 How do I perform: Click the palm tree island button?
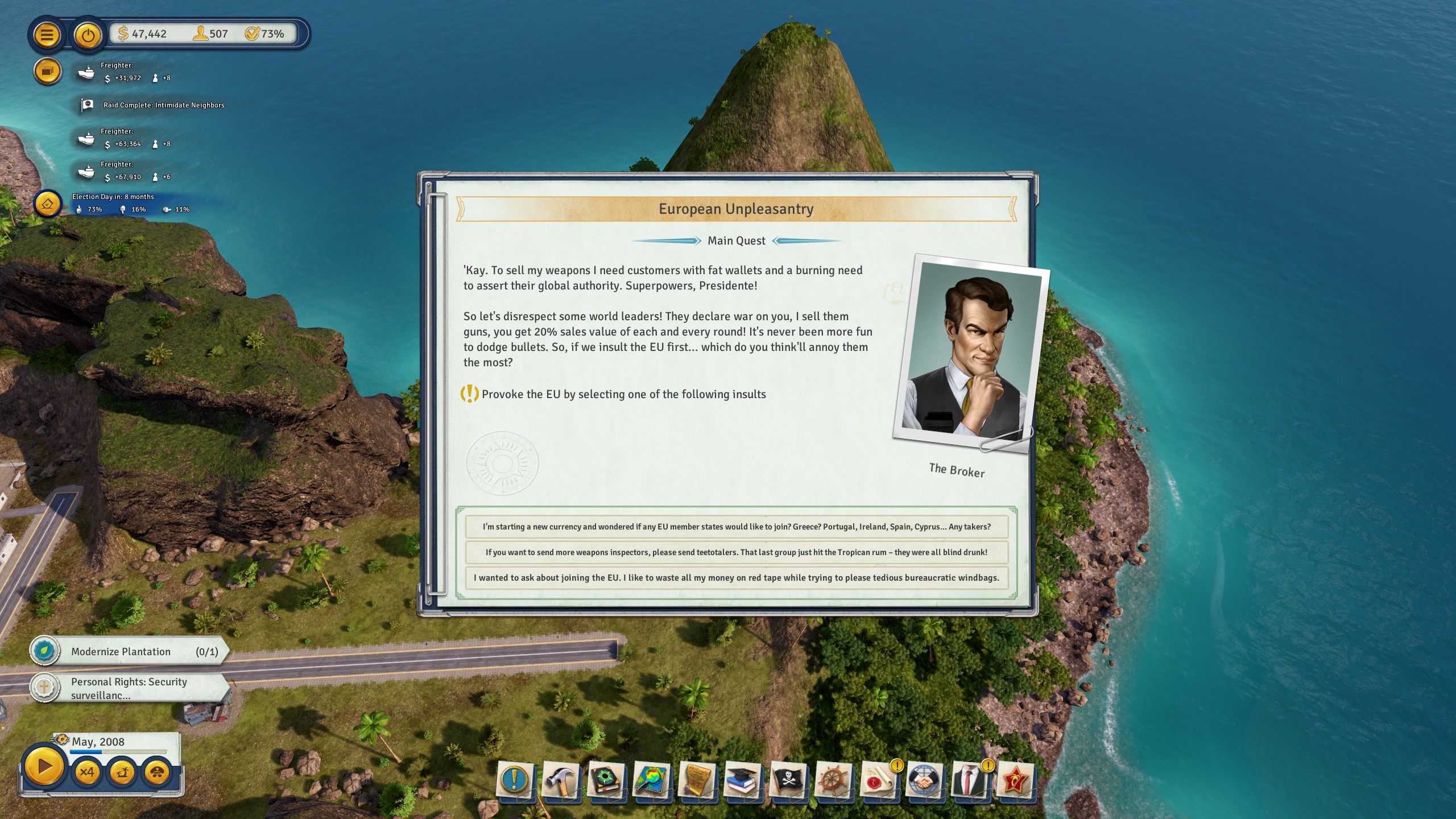122,772
